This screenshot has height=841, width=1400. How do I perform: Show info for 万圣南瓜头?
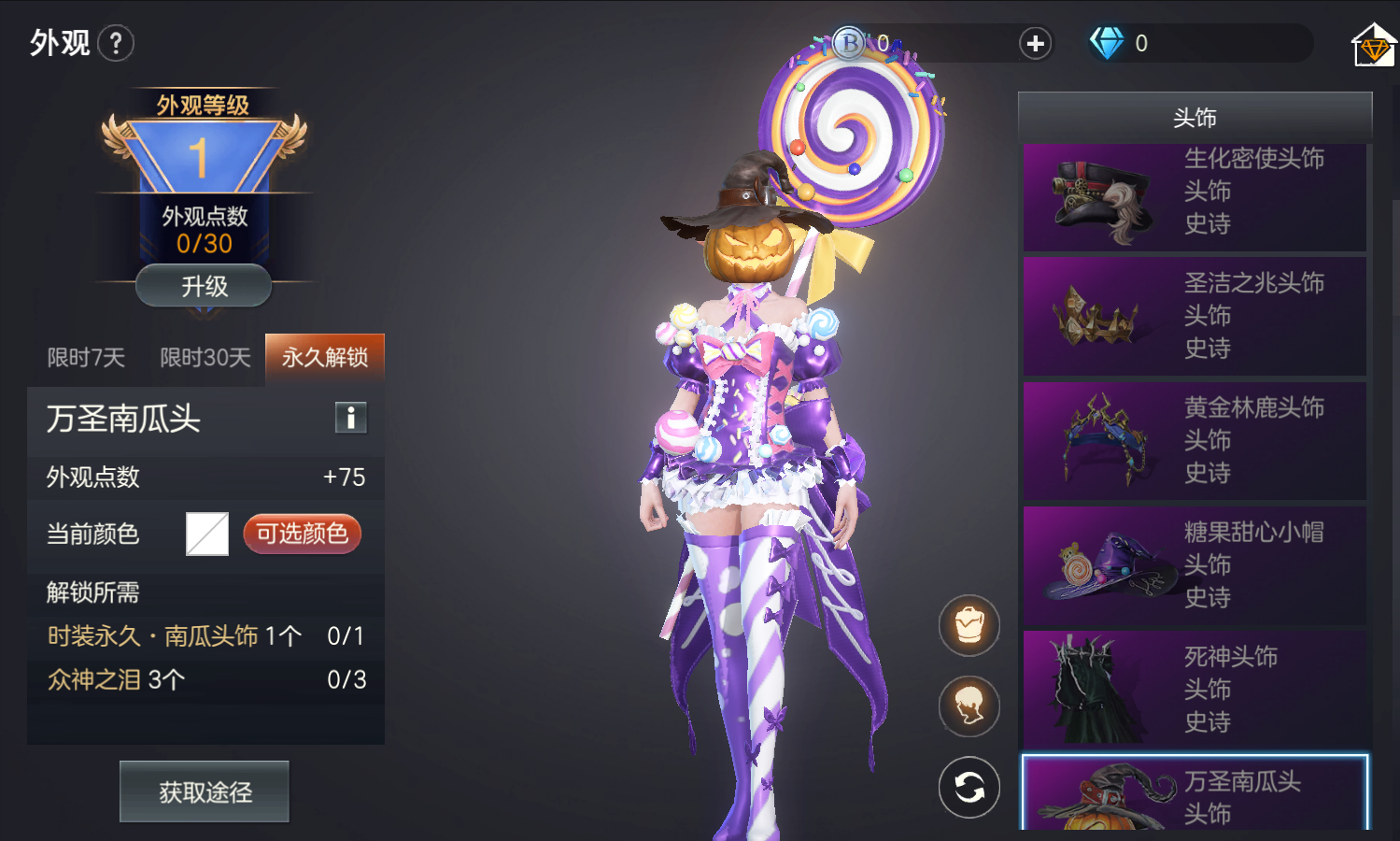(x=351, y=418)
